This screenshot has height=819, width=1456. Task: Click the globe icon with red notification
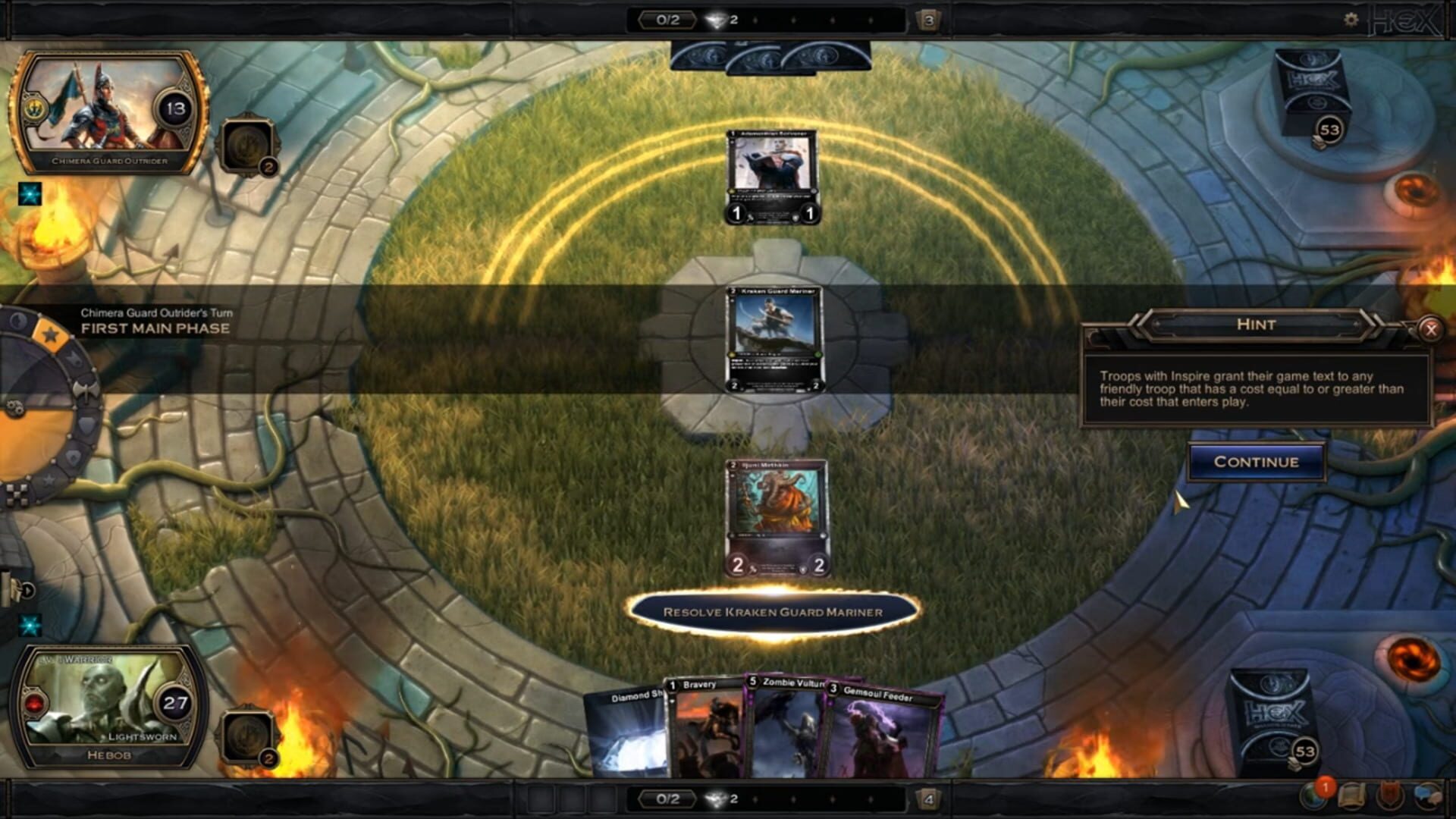[x=1312, y=797]
